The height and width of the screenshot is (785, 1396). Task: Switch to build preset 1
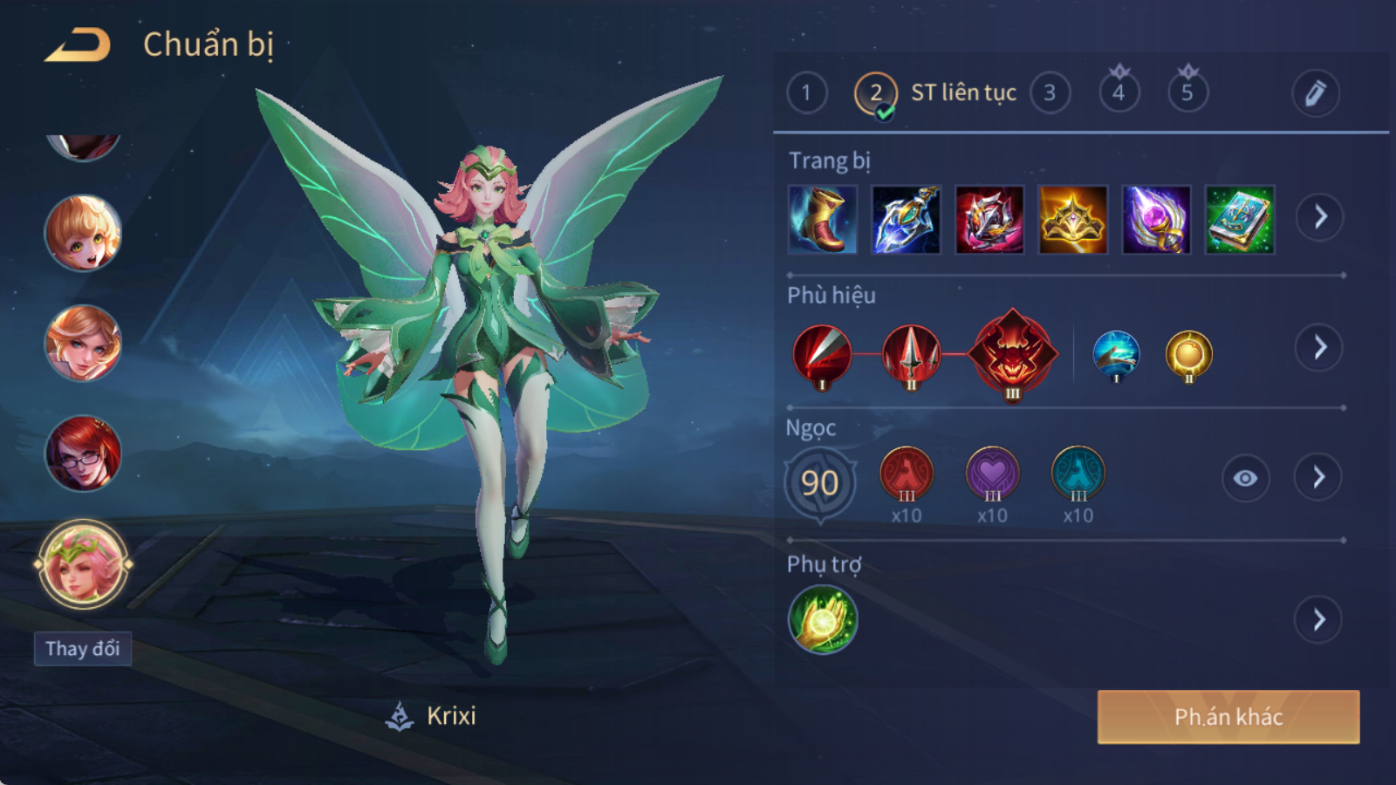coord(807,93)
